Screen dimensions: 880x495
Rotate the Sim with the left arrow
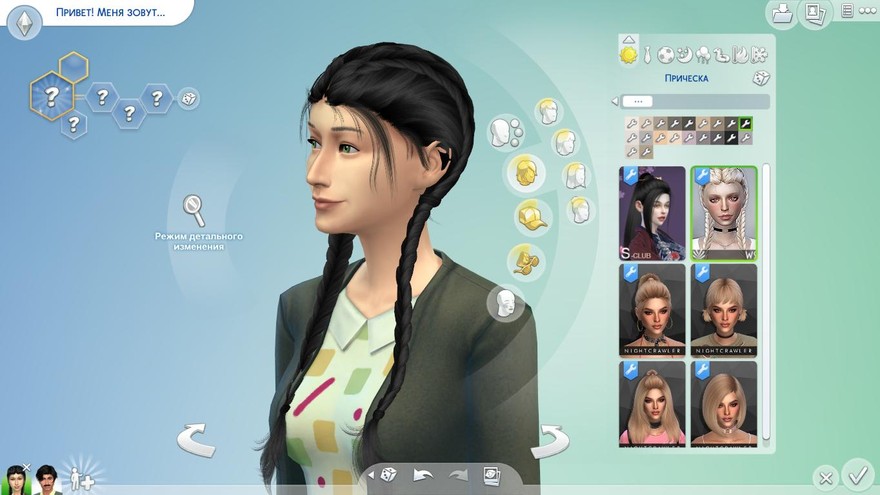tap(197, 439)
